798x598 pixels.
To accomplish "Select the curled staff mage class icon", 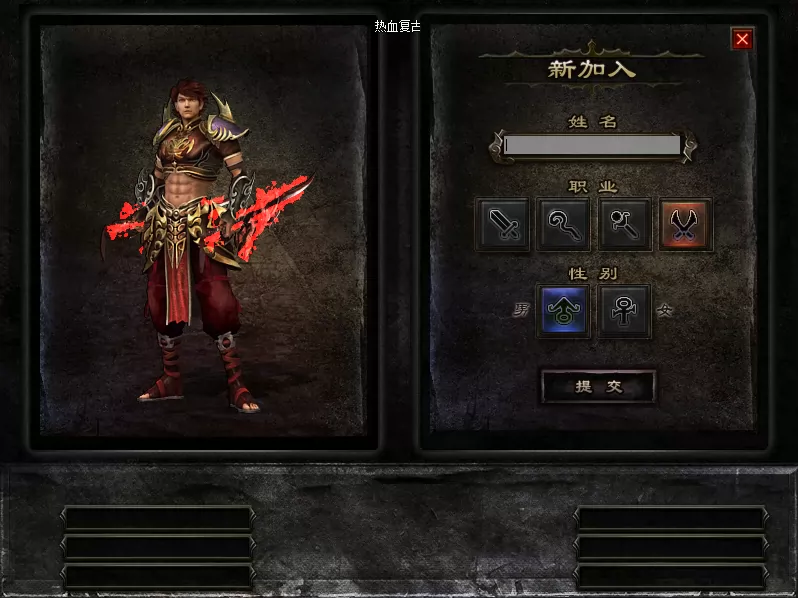I will point(564,224).
